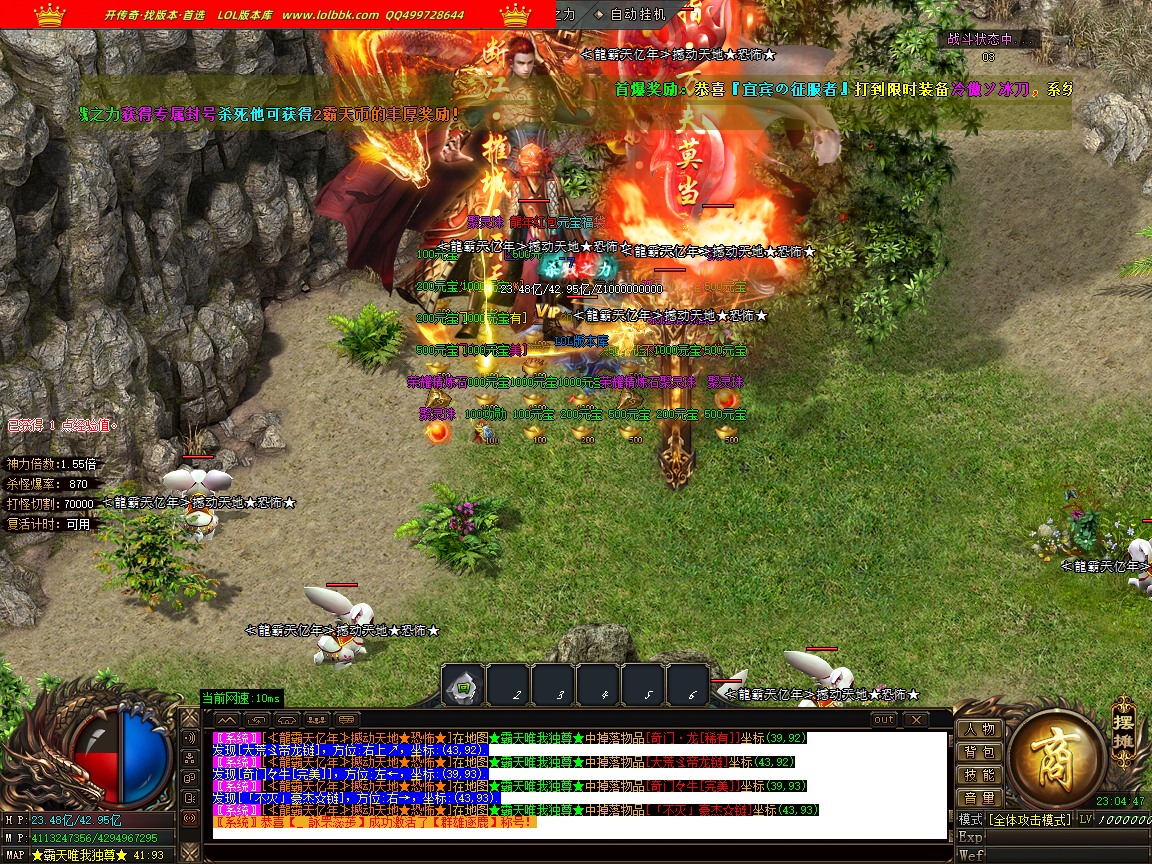This screenshot has width=1152, height=864.
Task: Open the 技能 skills panel
Action: 979,775
